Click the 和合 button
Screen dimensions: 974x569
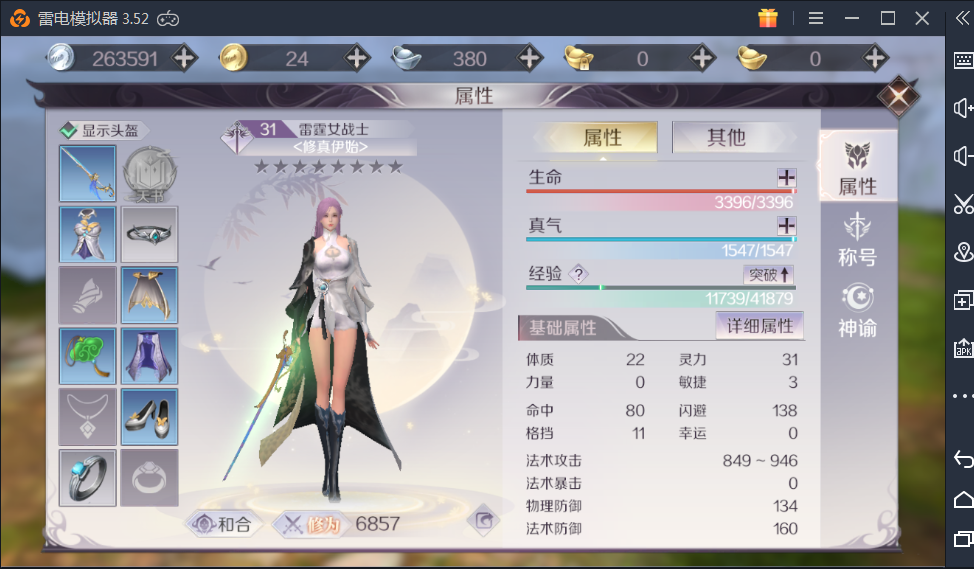[223, 523]
